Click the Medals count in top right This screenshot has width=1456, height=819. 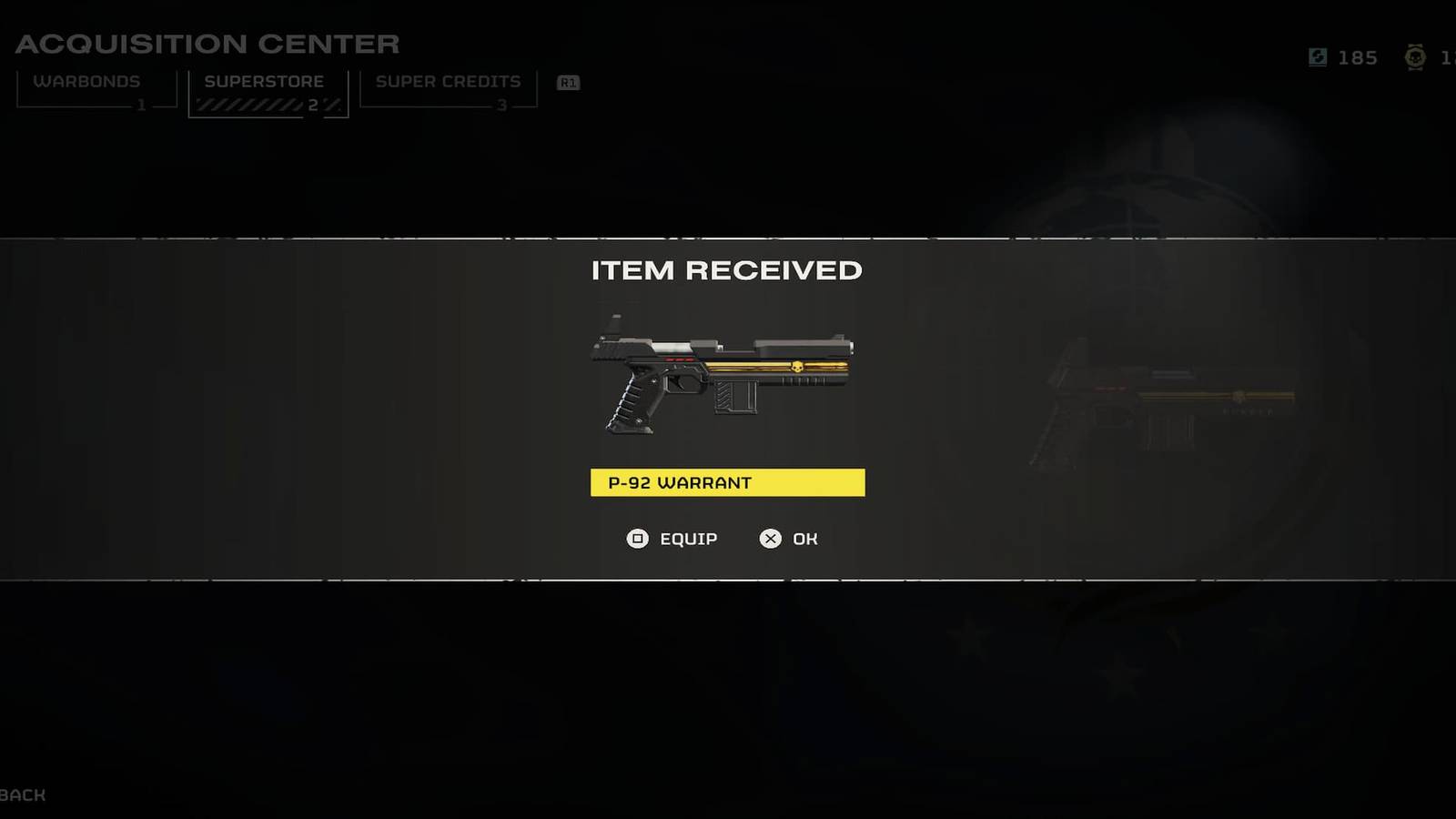click(x=1445, y=58)
